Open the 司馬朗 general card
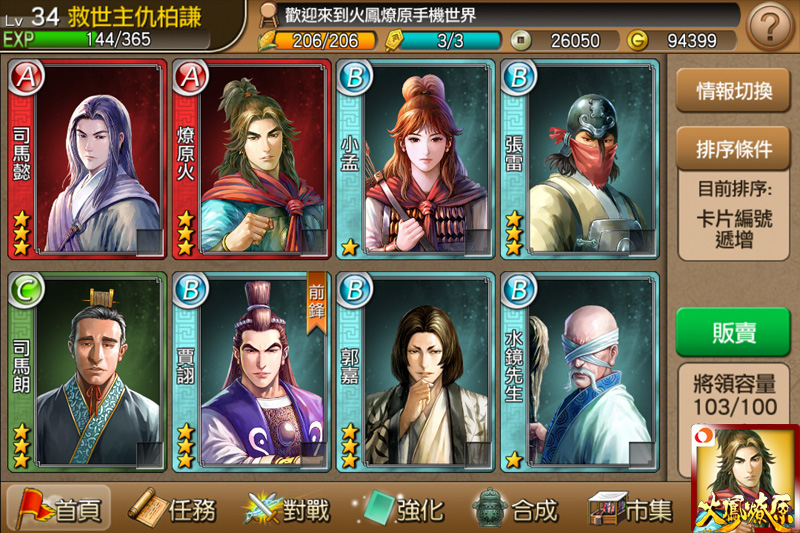Viewport: 800px width, 533px height. point(87,372)
